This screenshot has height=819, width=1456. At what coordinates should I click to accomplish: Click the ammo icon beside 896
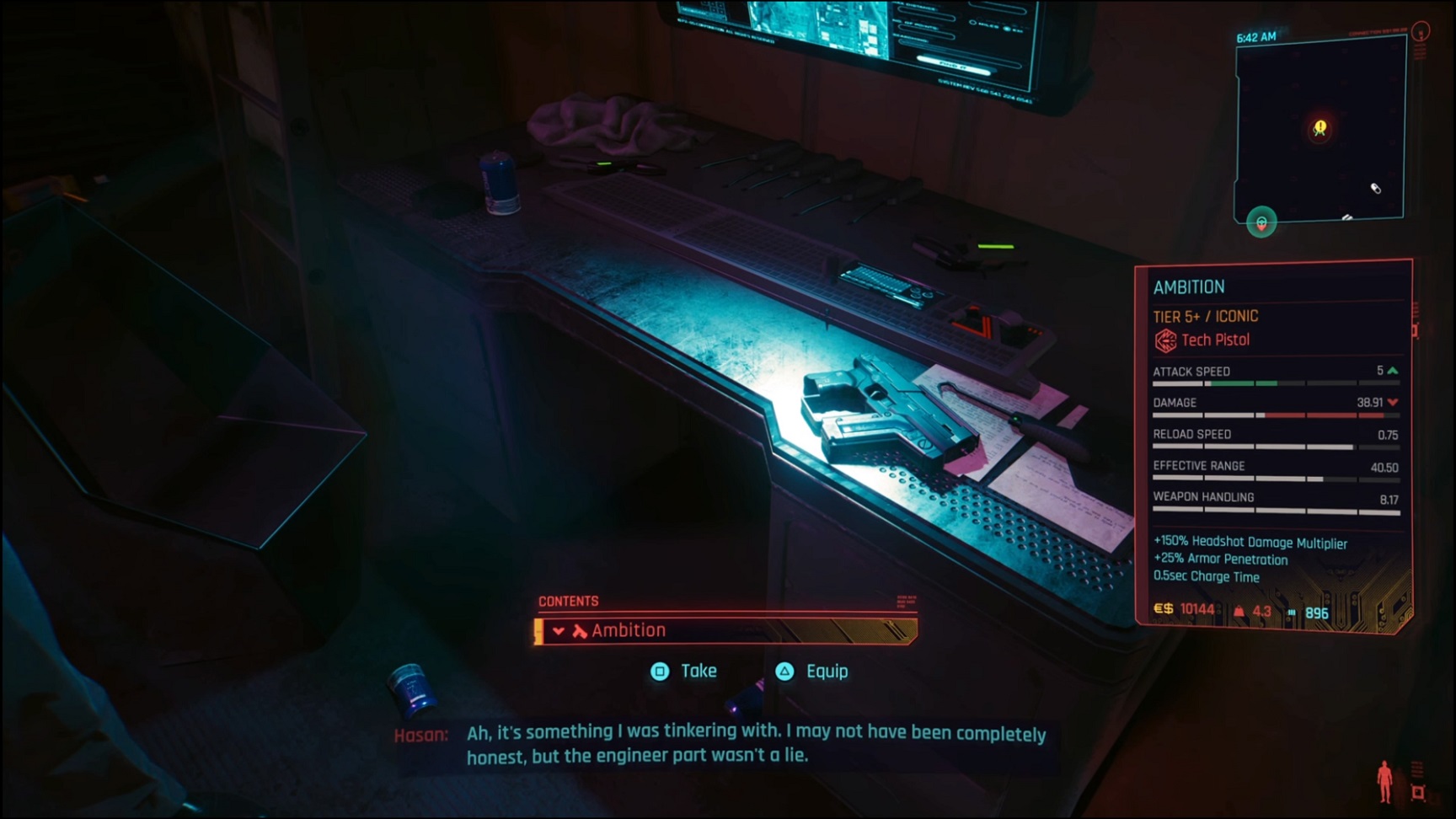[x=1291, y=609]
